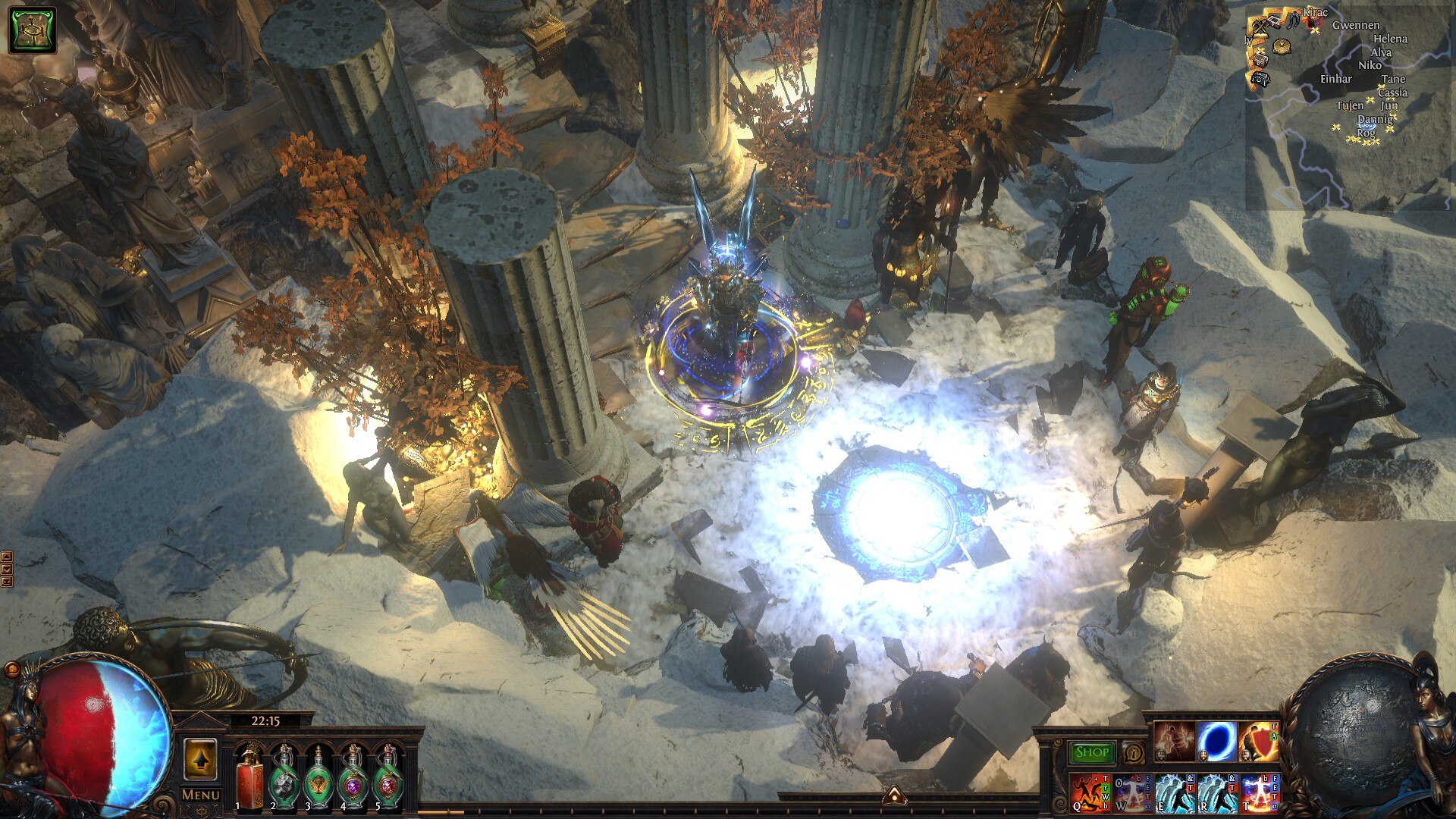Click the green buff icon in top-left corner
Image resolution: width=1456 pixels, height=819 pixels.
click(32, 30)
